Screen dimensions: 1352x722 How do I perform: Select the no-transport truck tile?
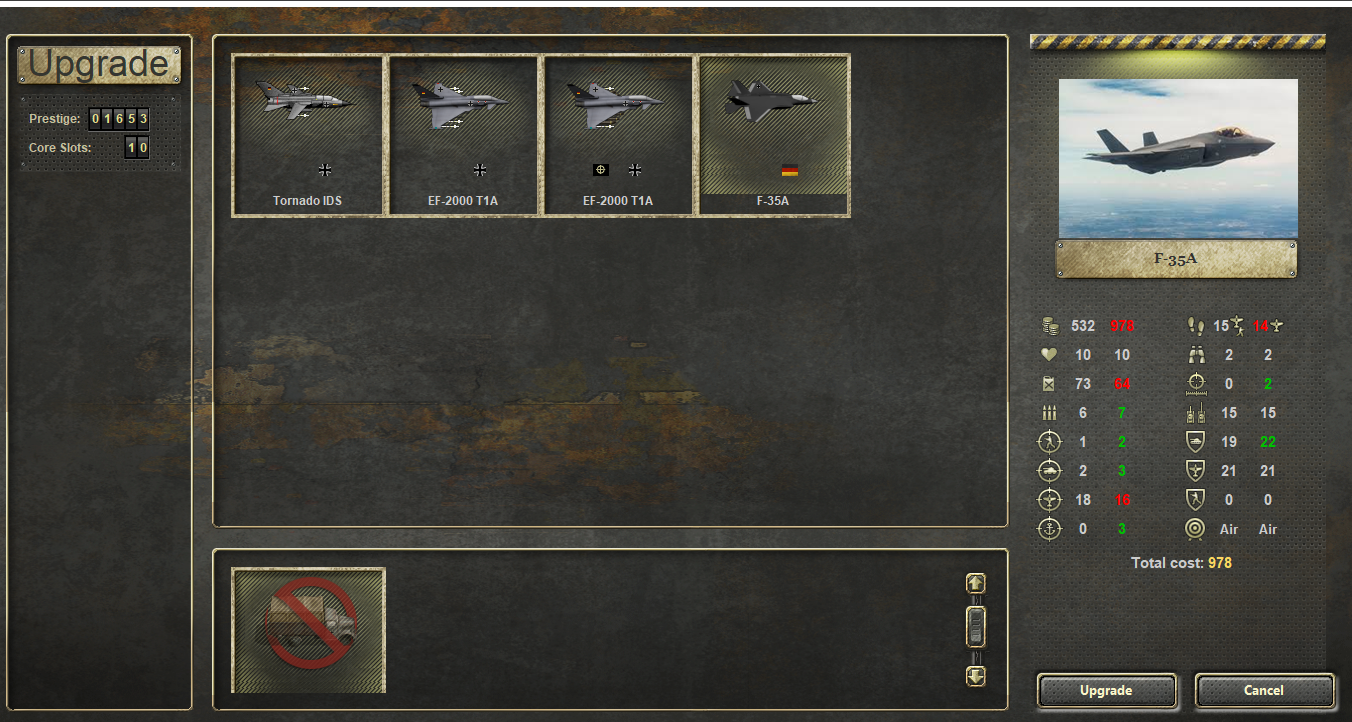point(308,630)
